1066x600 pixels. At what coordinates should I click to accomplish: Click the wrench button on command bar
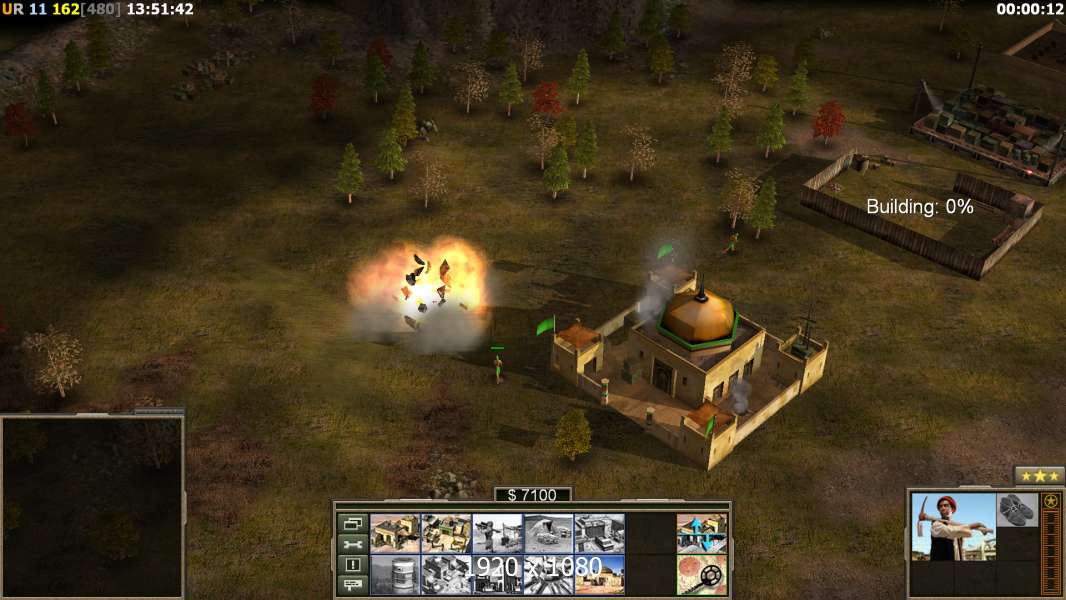point(352,544)
